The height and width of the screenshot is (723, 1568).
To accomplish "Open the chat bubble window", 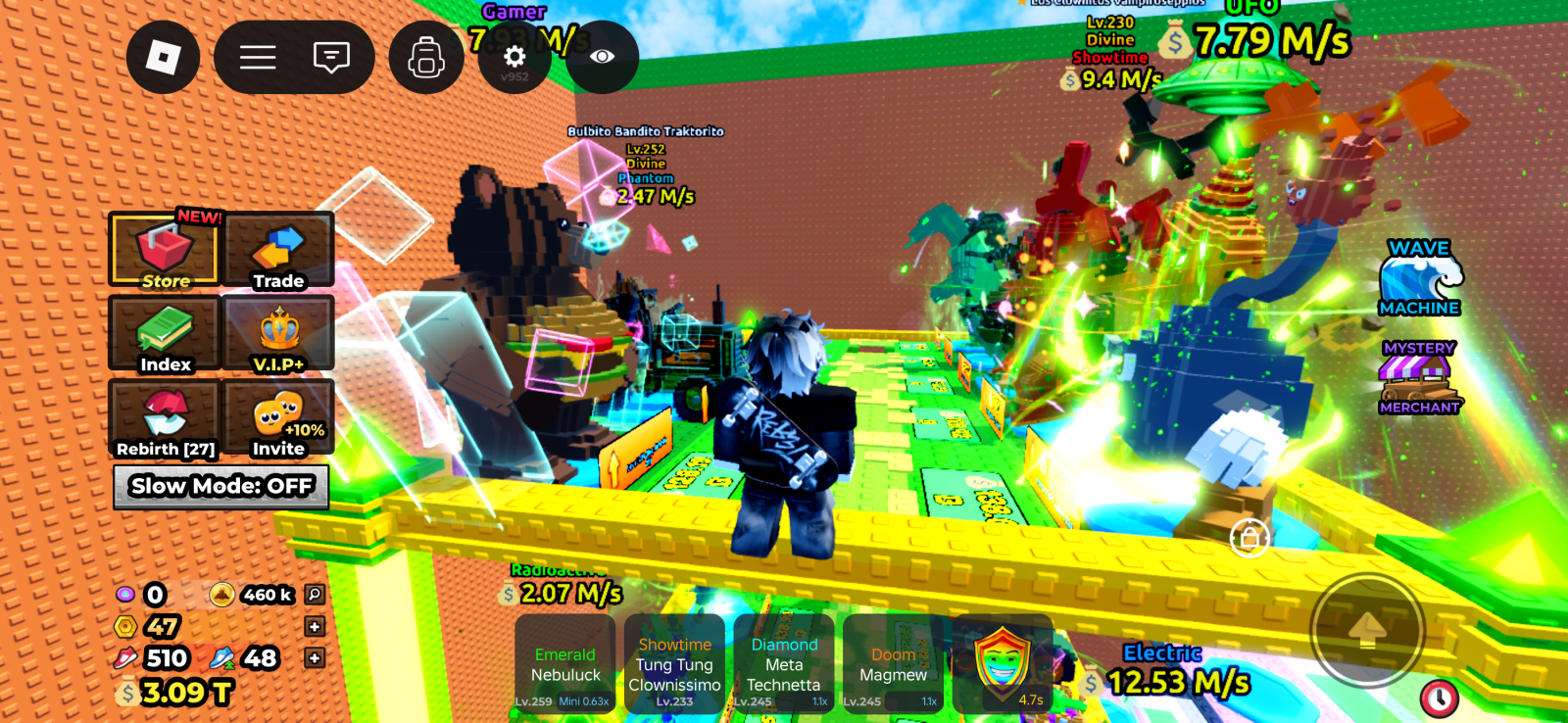I will [331, 58].
